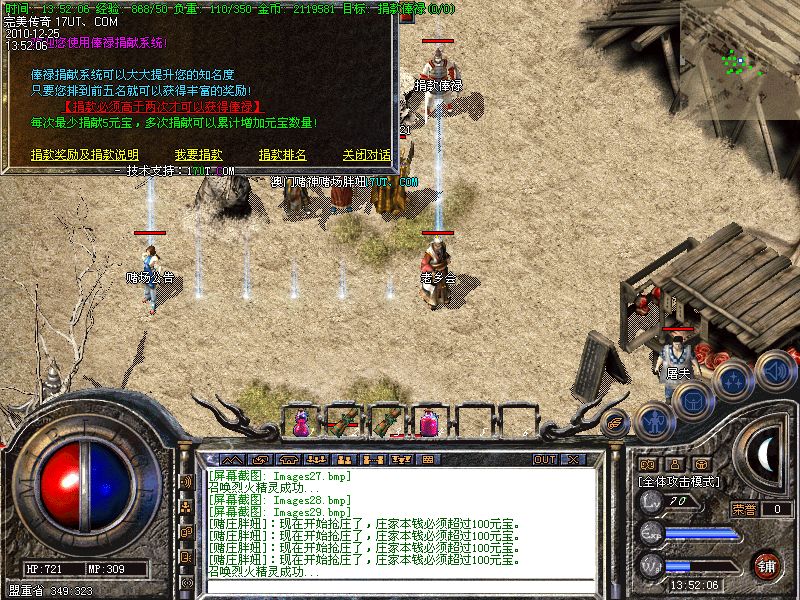Use the first pink potion in the belt
This screenshot has width=800, height=600.
coord(300,423)
